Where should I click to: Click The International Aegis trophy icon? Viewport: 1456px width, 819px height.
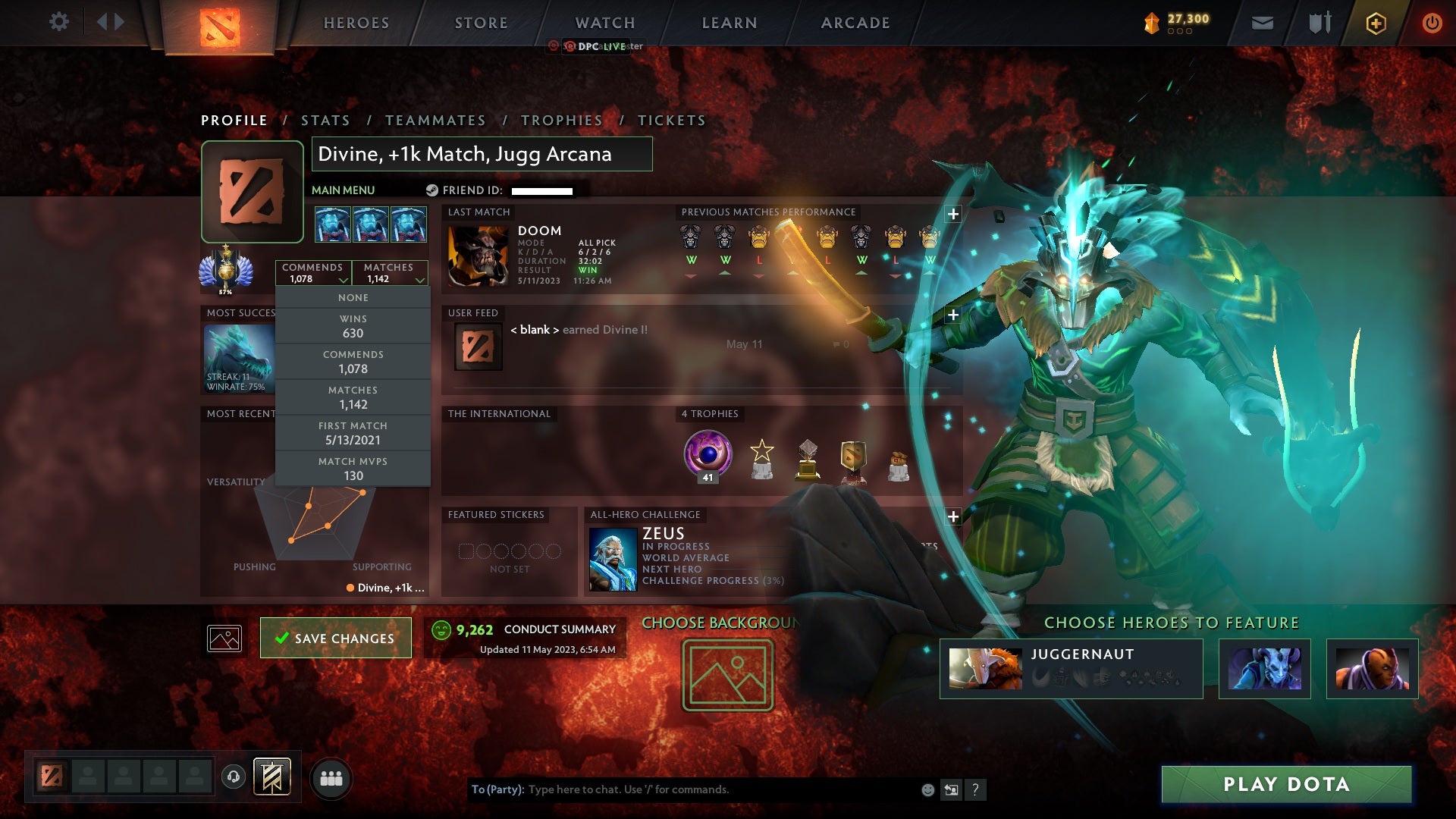tap(706, 454)
